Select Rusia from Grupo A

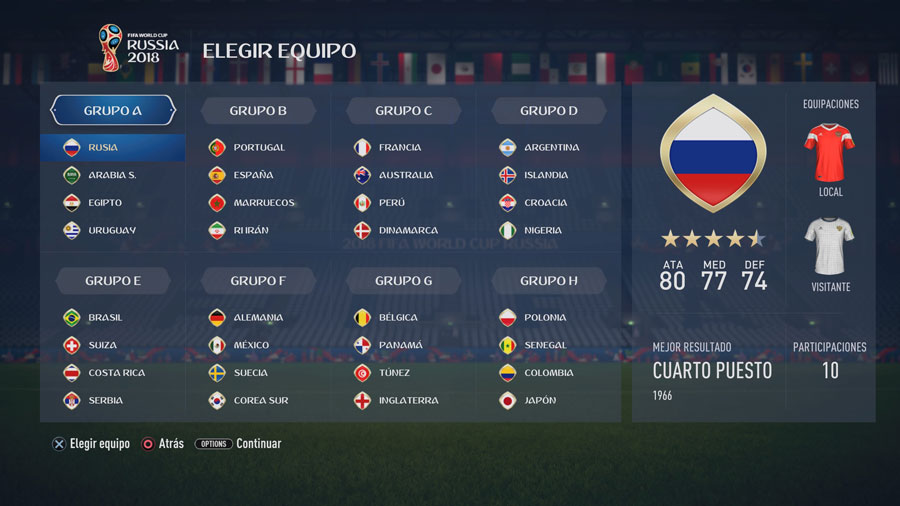click(112, 148)
